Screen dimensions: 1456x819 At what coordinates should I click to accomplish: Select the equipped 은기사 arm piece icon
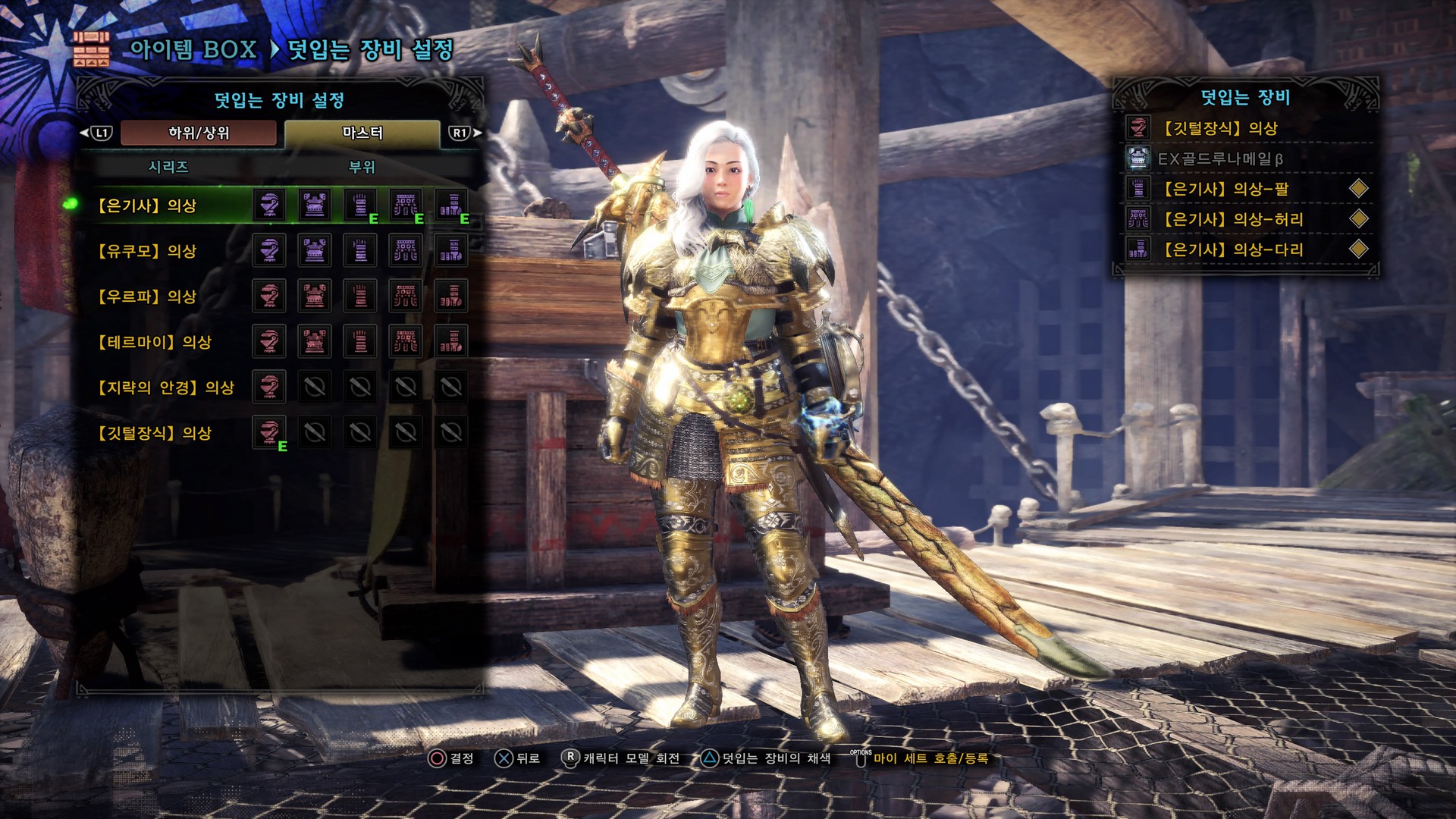(x=360, y=205)
